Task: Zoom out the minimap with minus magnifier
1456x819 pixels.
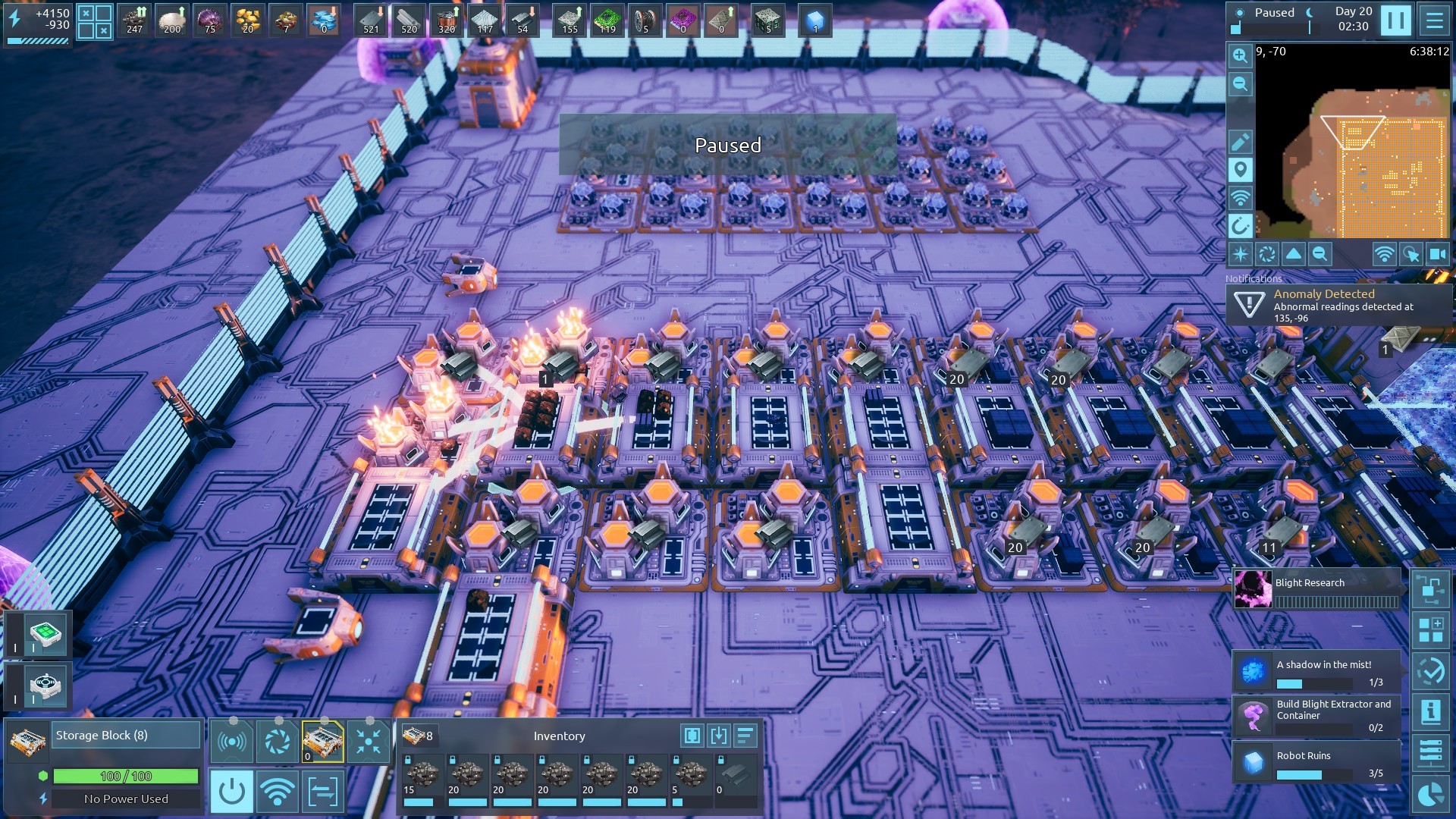Action: [x=1240, y=83]
